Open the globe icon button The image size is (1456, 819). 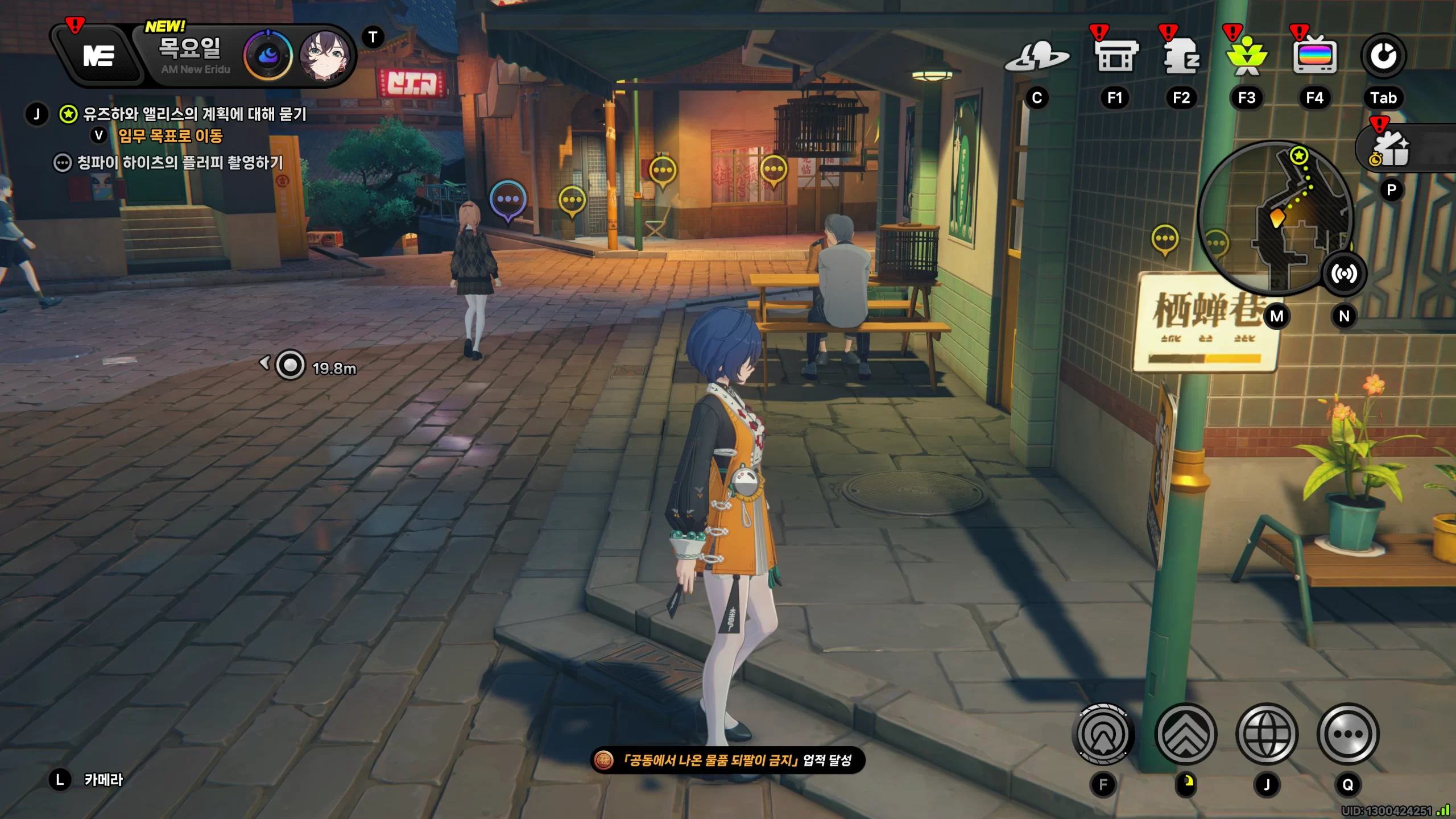(x=1267, y=734)
